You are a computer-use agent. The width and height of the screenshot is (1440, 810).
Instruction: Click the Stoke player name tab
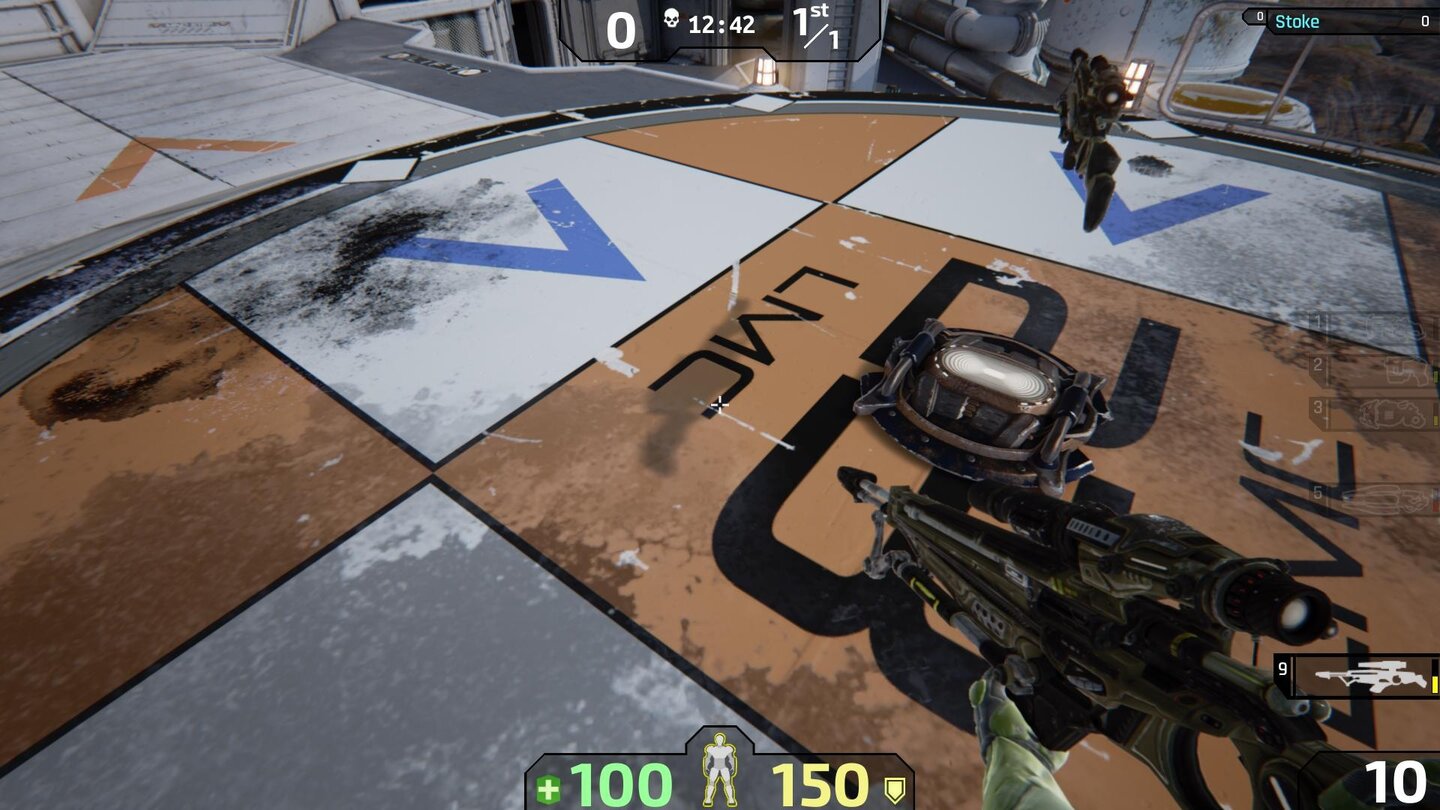[1298, 21]
